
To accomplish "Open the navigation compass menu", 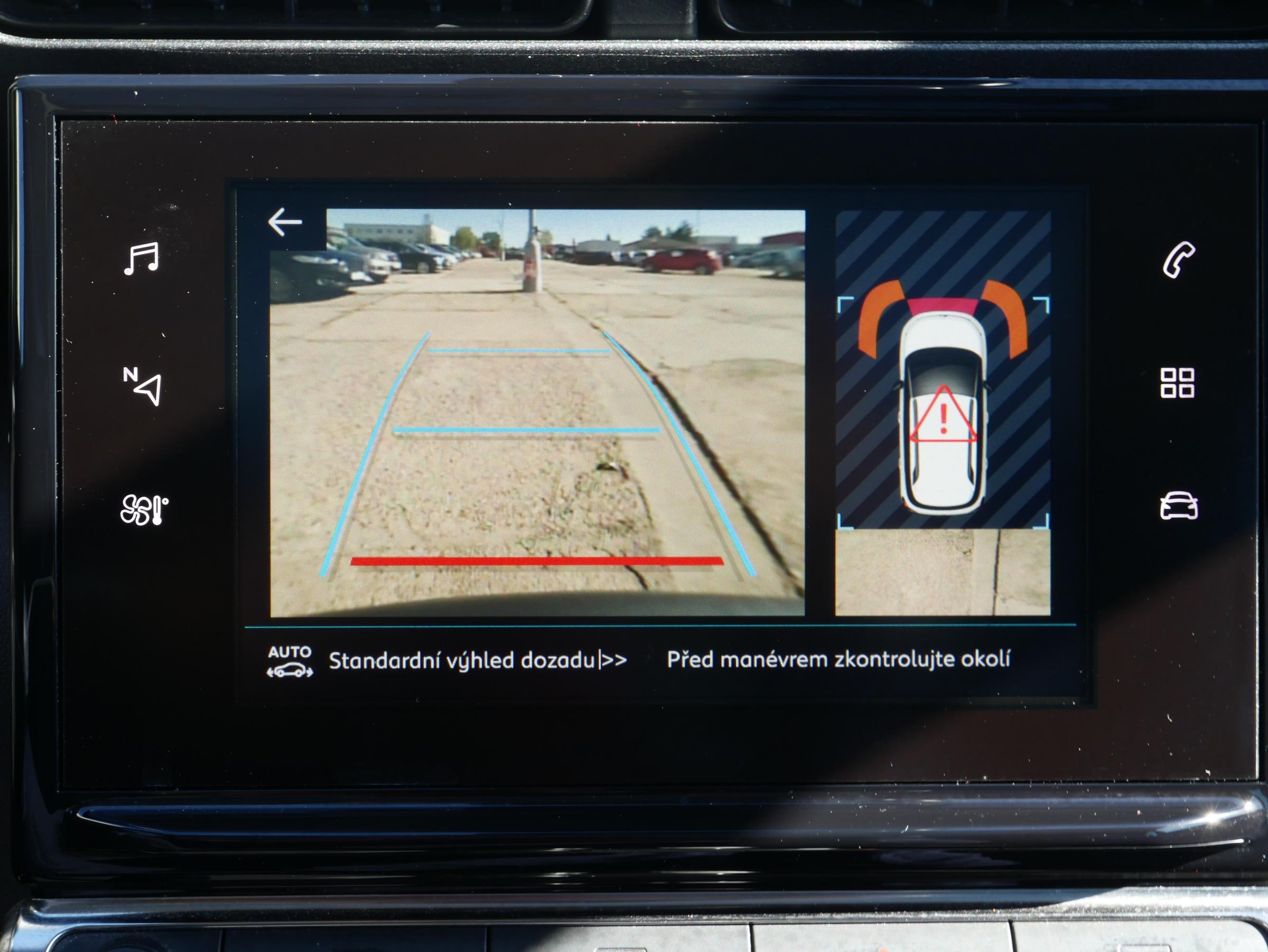I will [142, 386].
